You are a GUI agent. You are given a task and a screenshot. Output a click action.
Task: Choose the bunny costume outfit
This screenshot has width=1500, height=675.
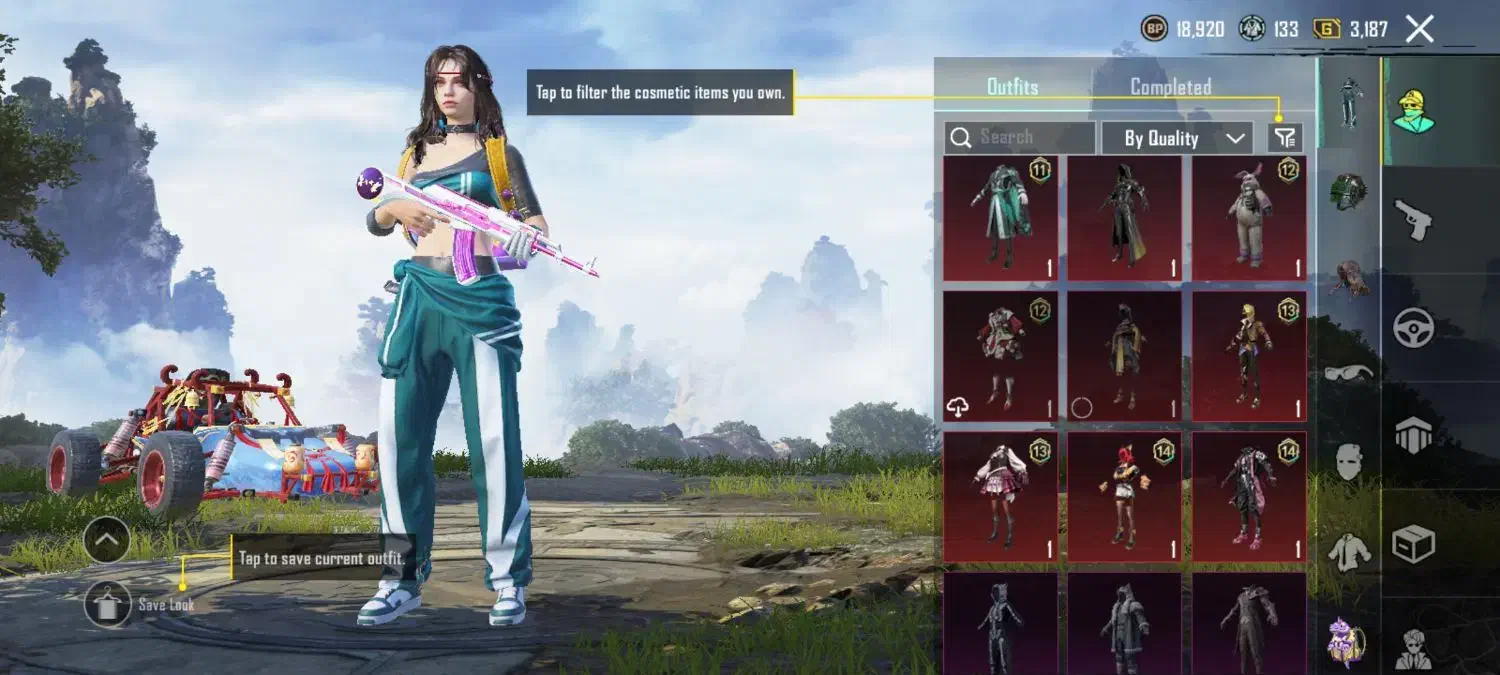coord(1249,218)
